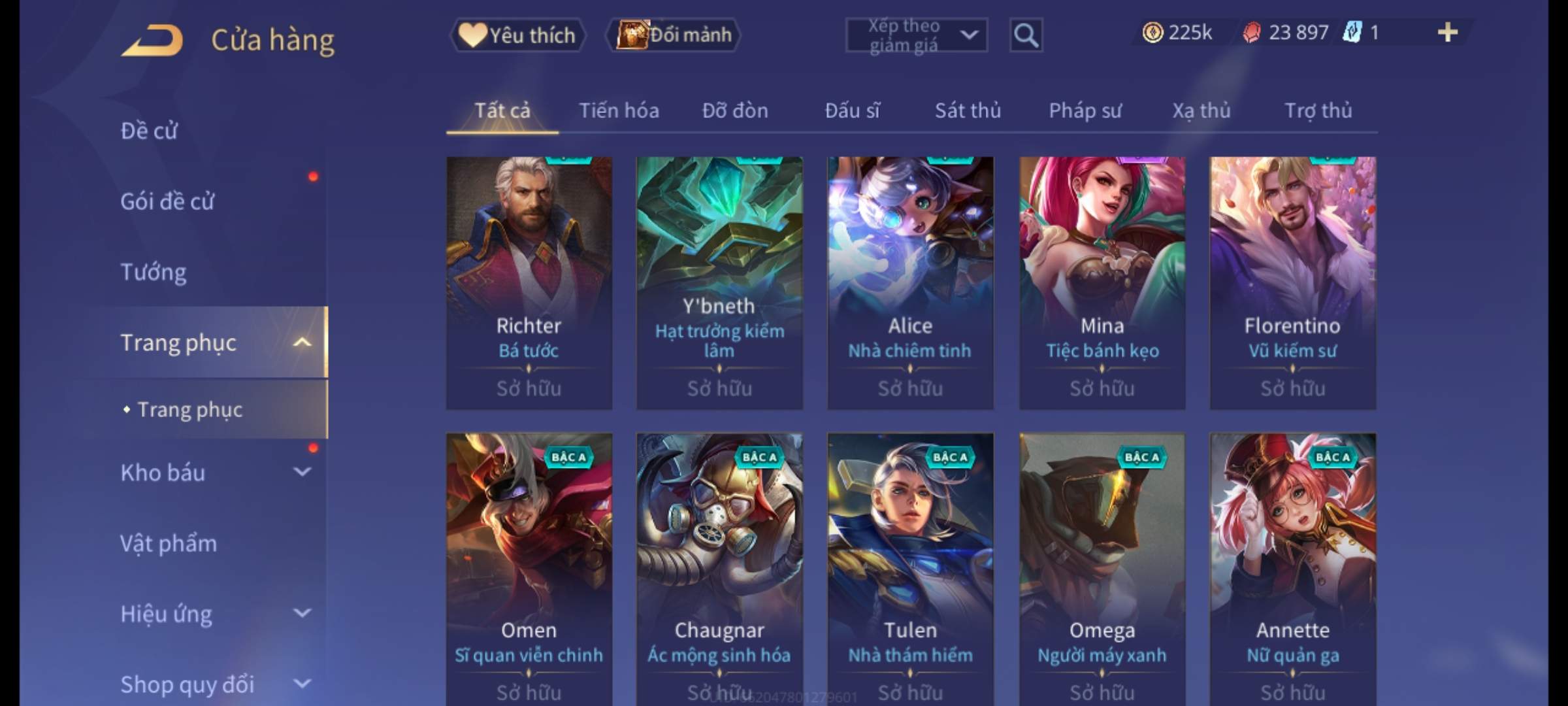Go back using the gold arrow button

pos(152,41)
